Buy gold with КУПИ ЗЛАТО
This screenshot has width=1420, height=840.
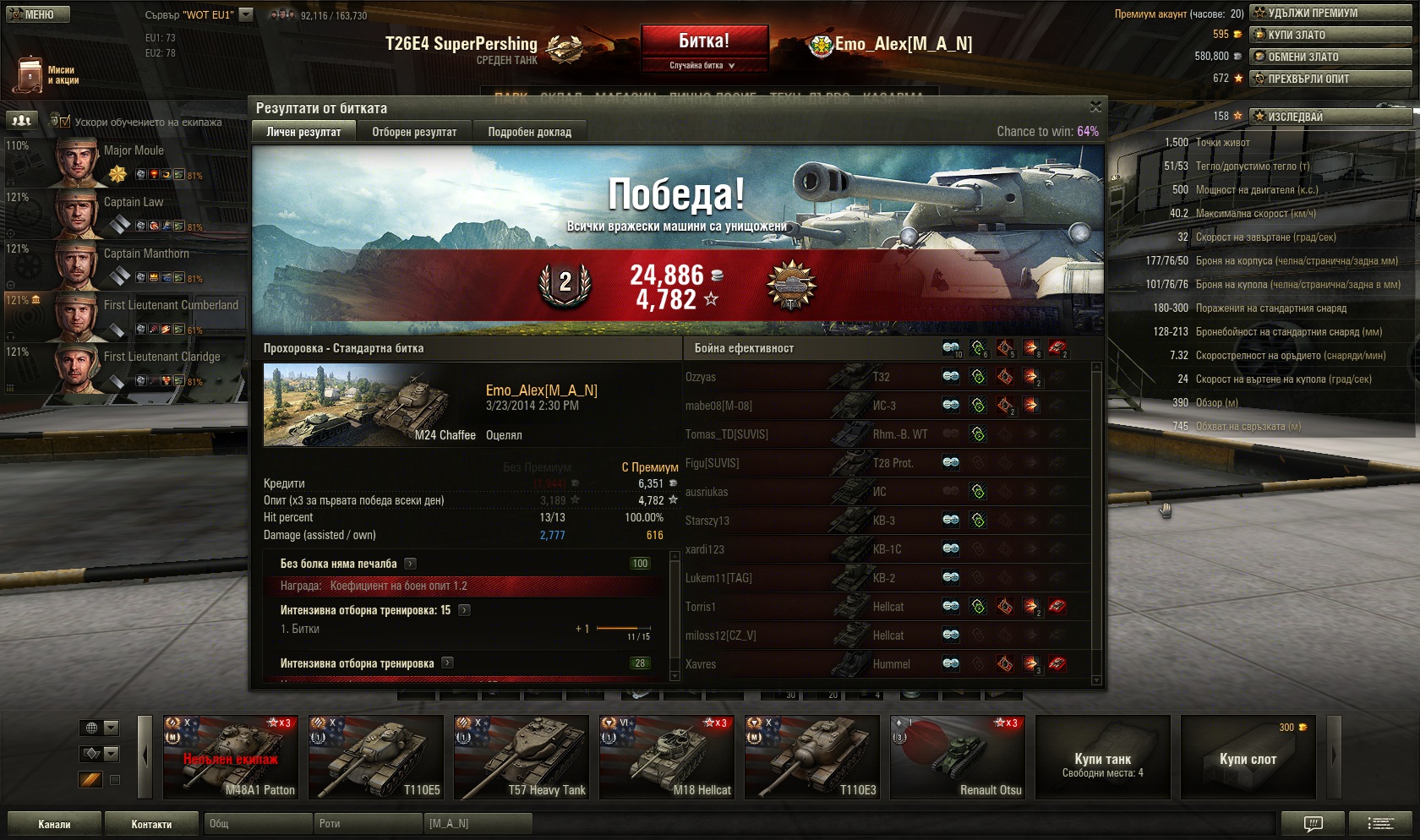[1330, 35]
